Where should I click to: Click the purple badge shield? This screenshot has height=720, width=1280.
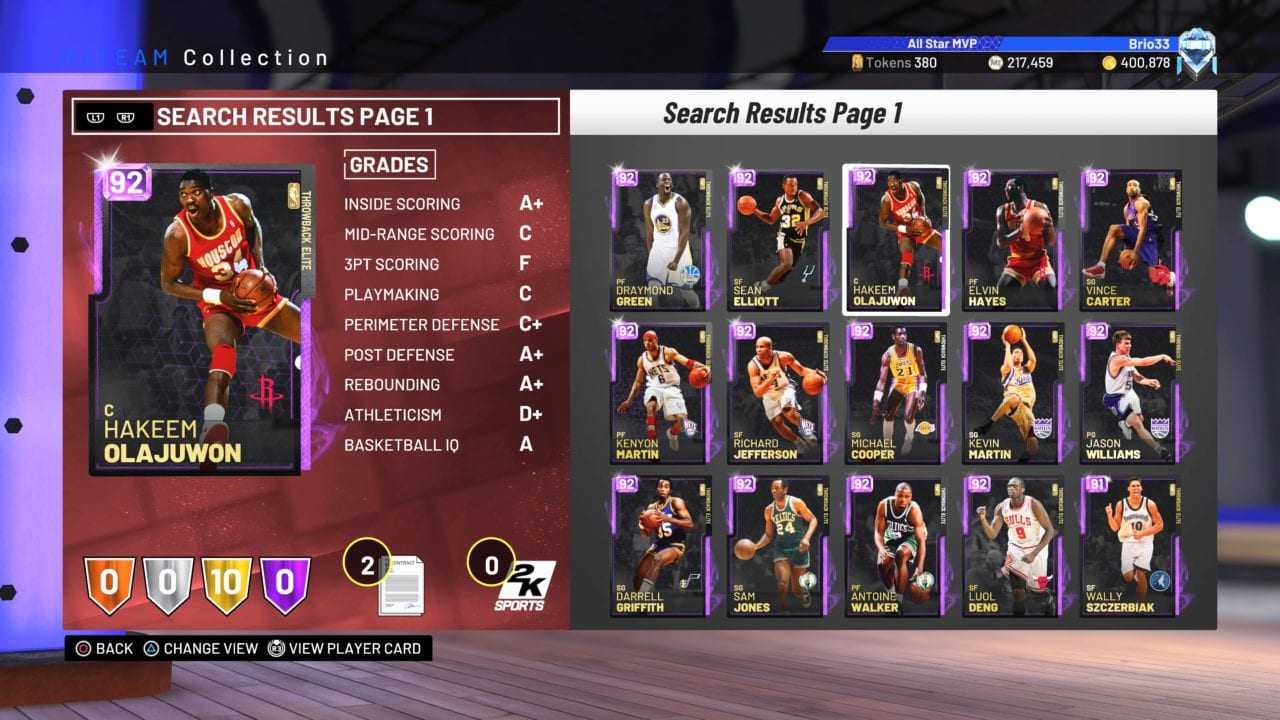pos(285,584)
